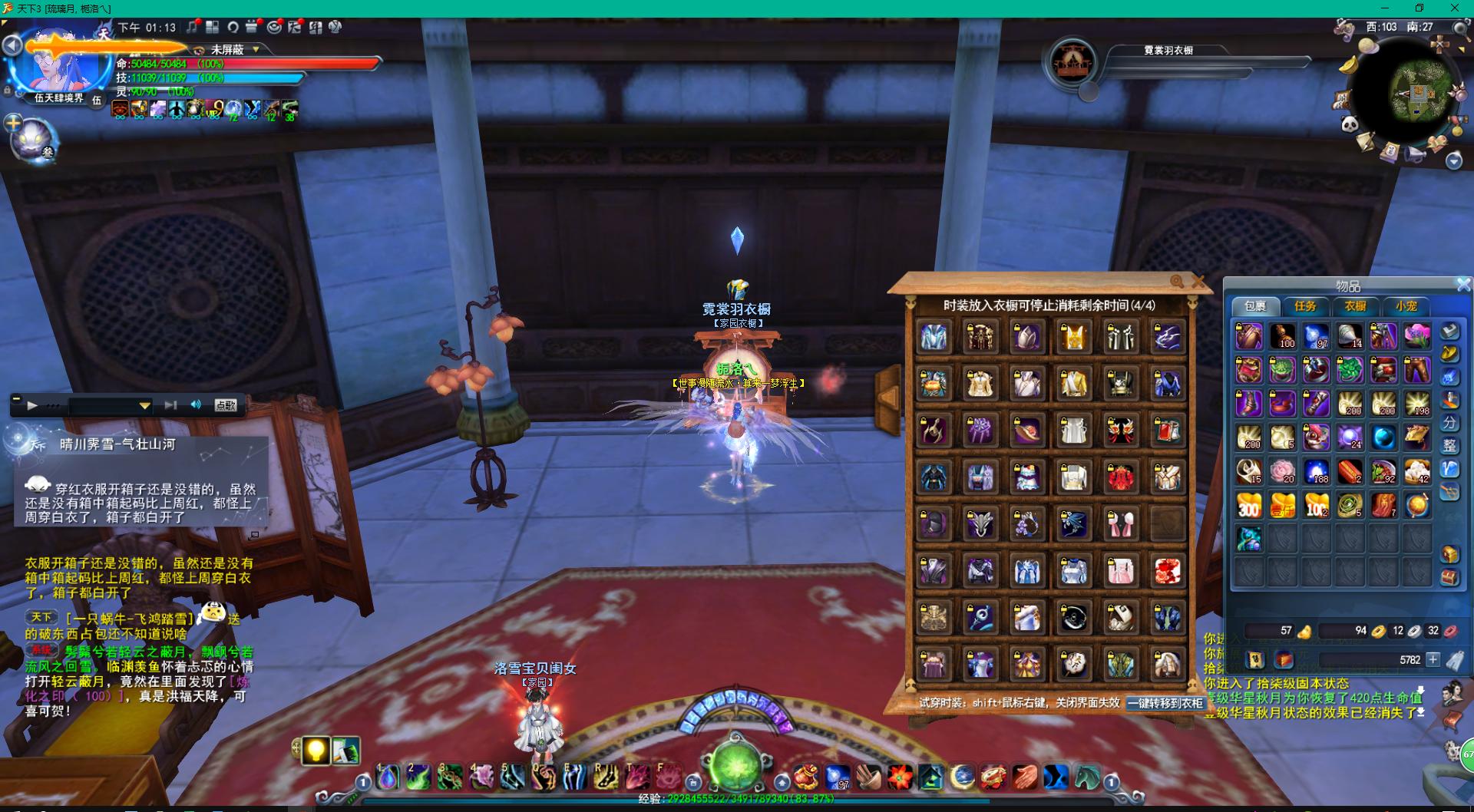Click the 一键转移到衣柜 button
Image resolution: width=1474 pixels, height=812 pixels.
click(1165, 703)
